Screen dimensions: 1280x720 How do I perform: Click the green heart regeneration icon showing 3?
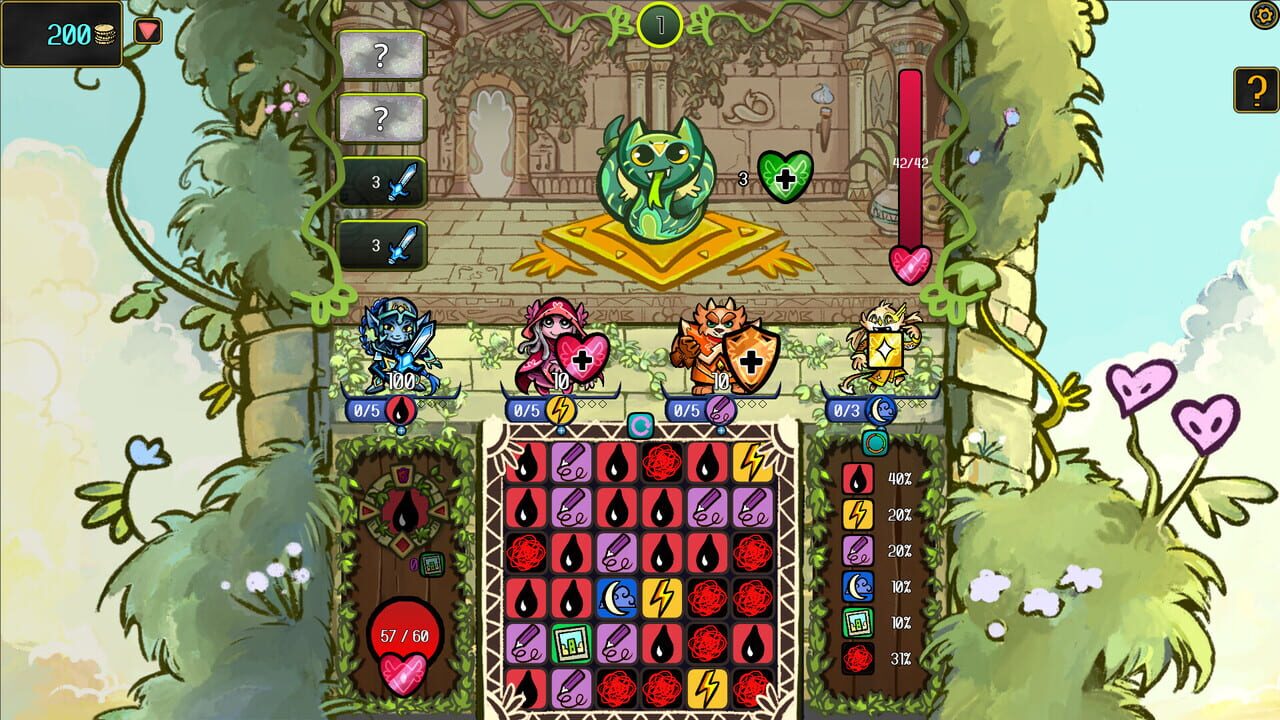pos(786,176)
